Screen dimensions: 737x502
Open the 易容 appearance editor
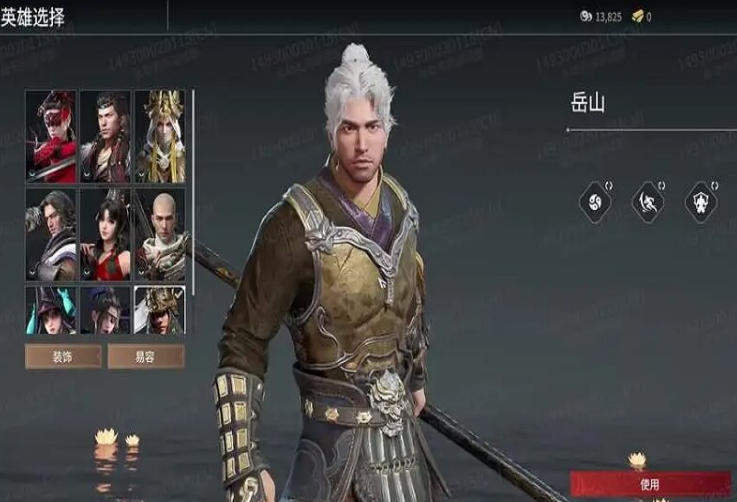(x=146, y=356)
